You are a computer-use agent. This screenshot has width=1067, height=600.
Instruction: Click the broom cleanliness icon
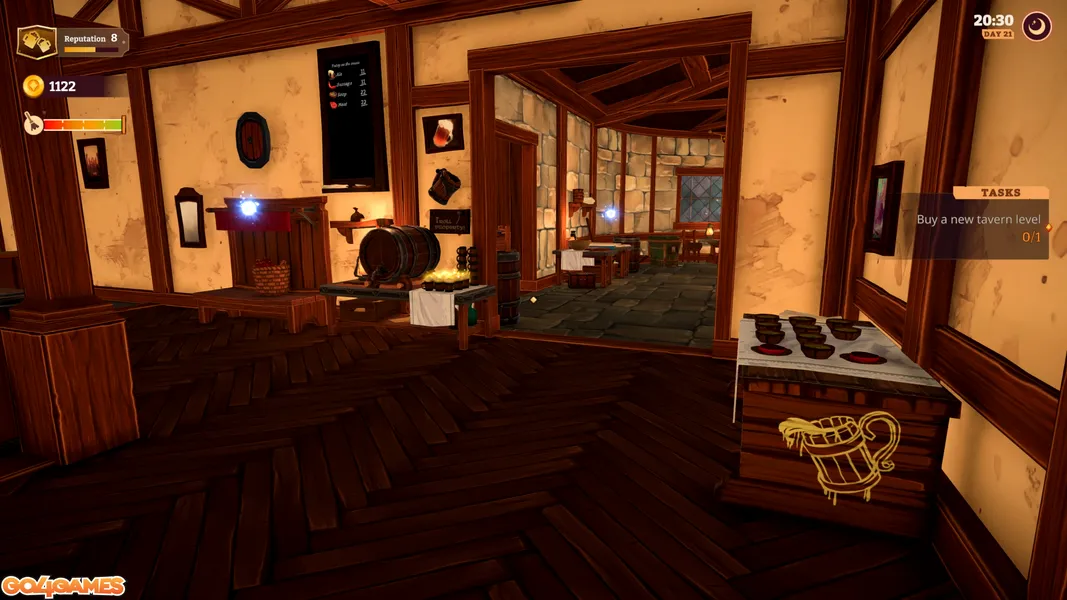pos(32,124)
